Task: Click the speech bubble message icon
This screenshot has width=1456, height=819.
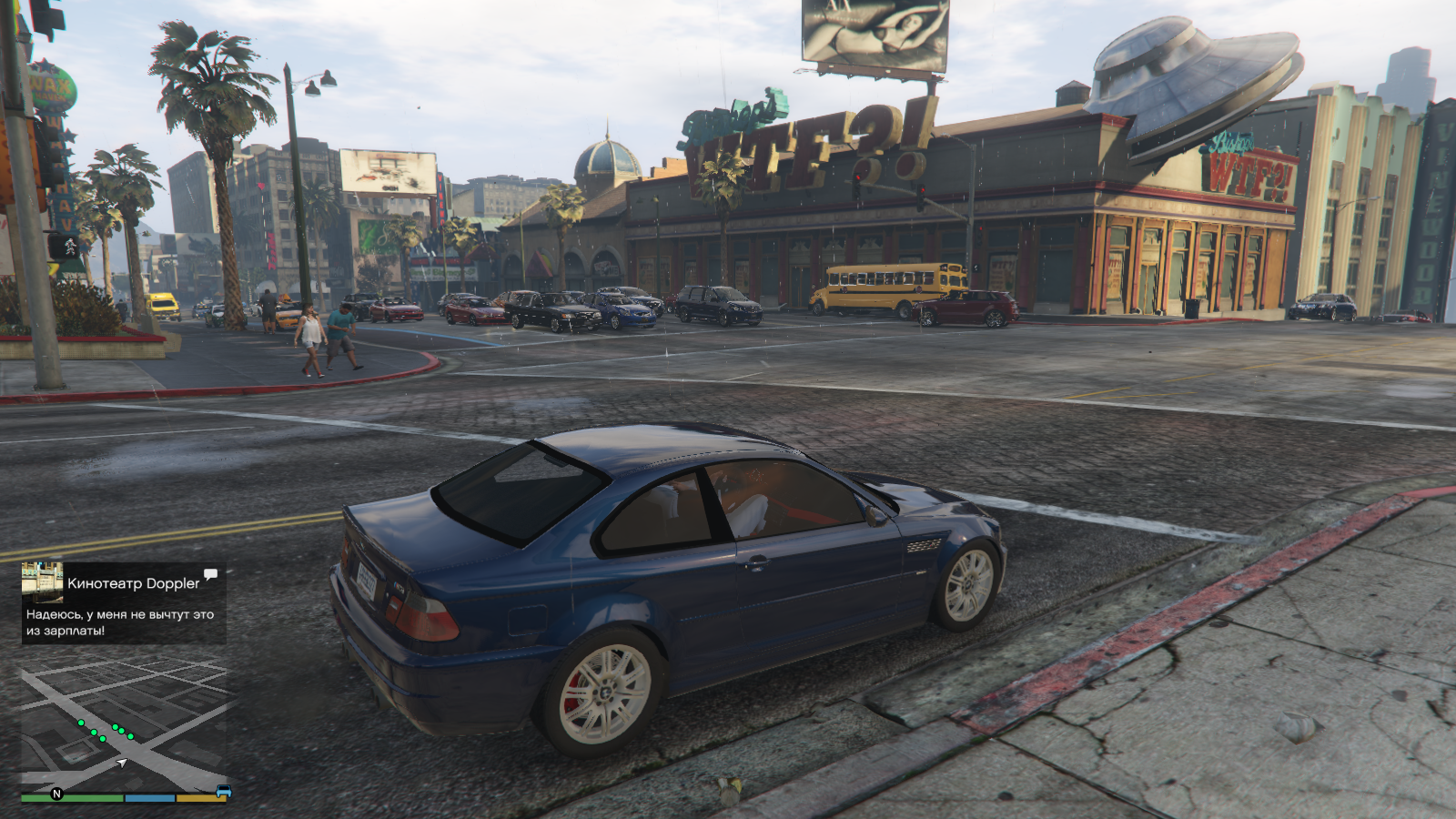Action: (x=211, y=574)
